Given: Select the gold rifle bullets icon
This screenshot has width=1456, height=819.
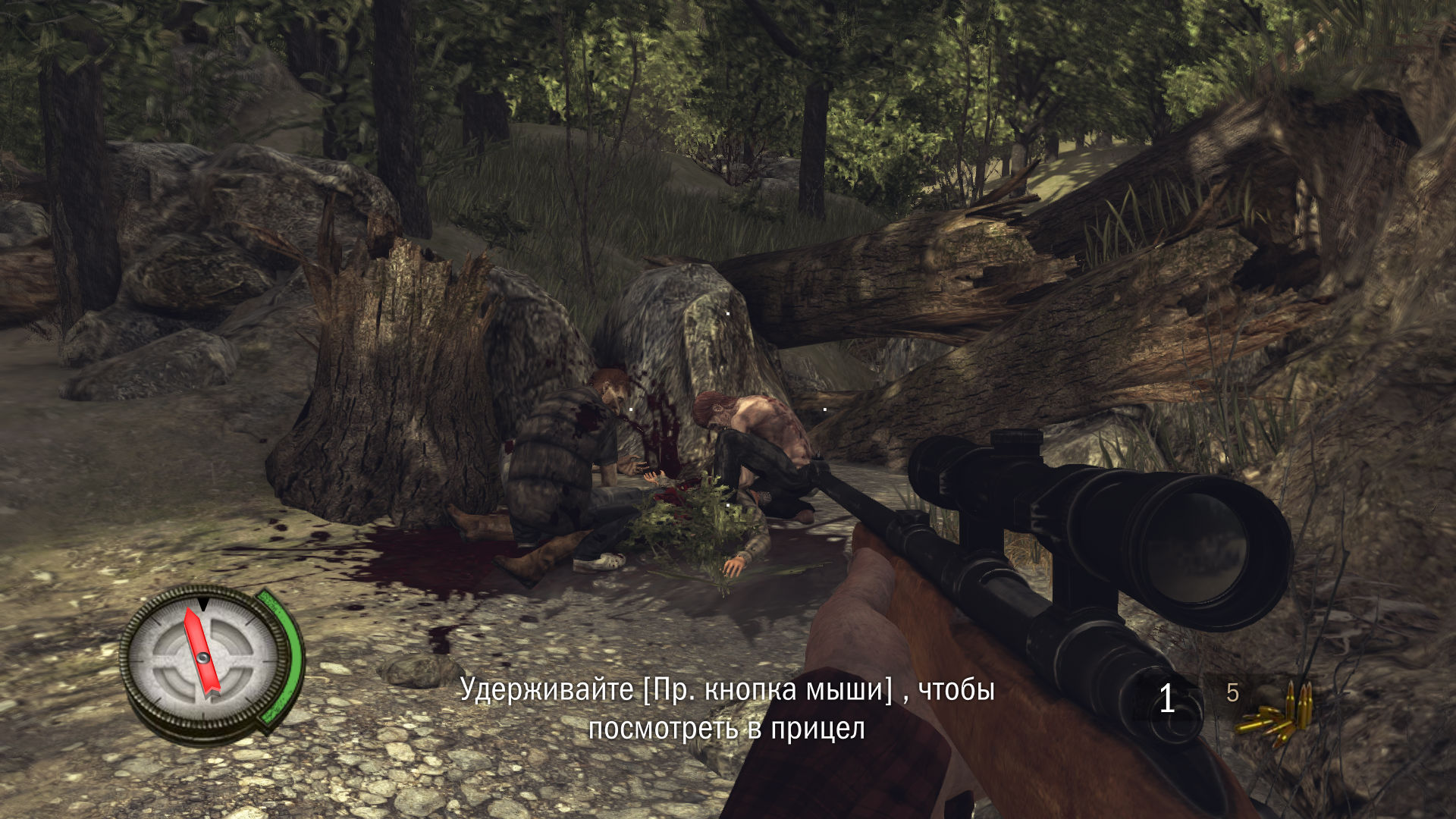Looking at the screenshot, I should tap(1277, 714).
